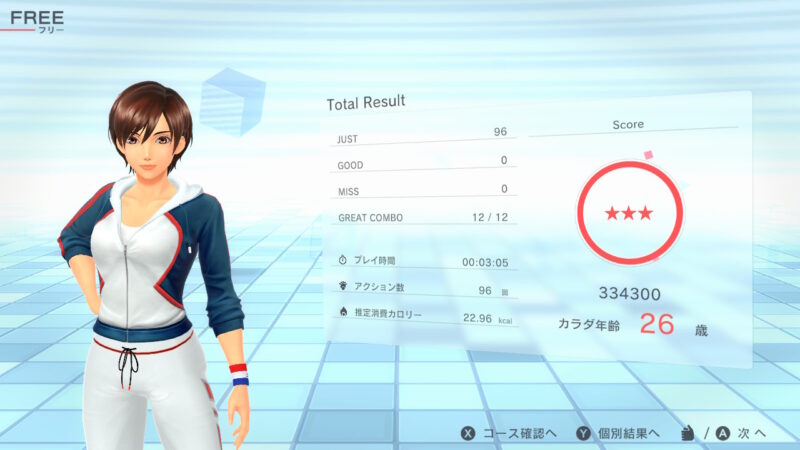The height and width of the screenshot is (450, 800).
Task: Continue with the 次へ option
Action: click(x=738, y=433)
